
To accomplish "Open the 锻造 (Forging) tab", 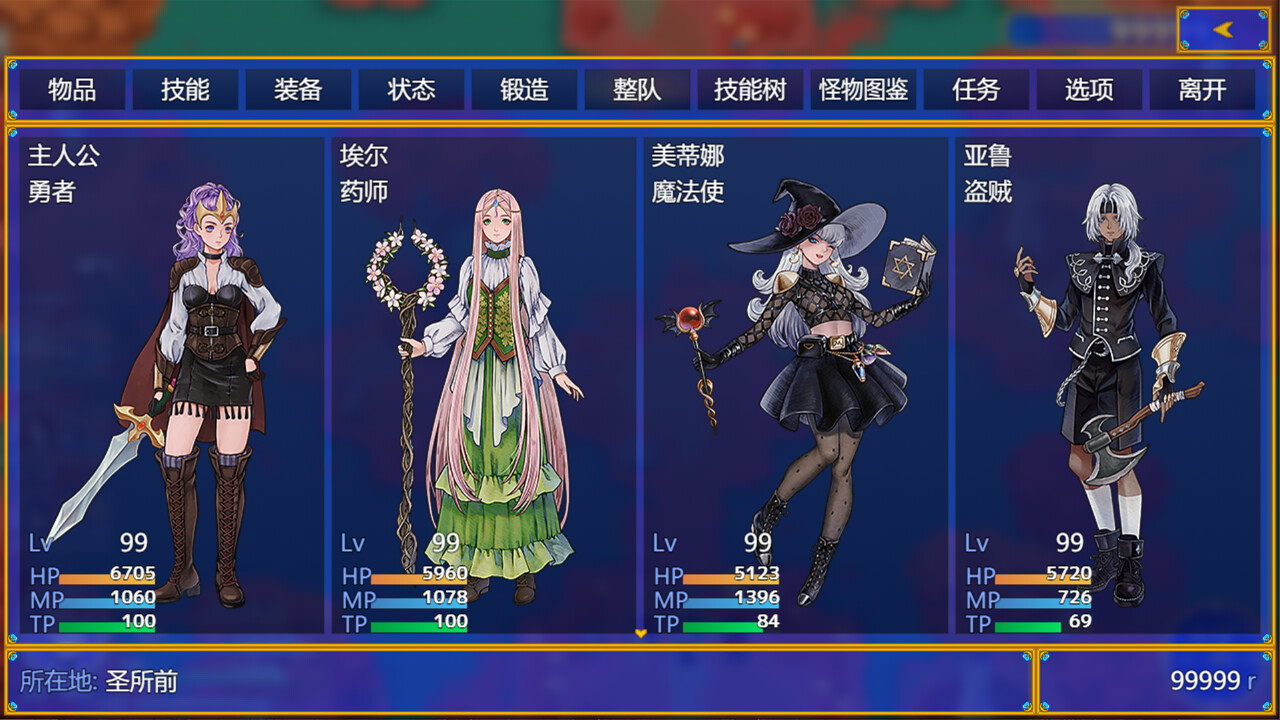I will pyautogui.click(x=525, y=89).
